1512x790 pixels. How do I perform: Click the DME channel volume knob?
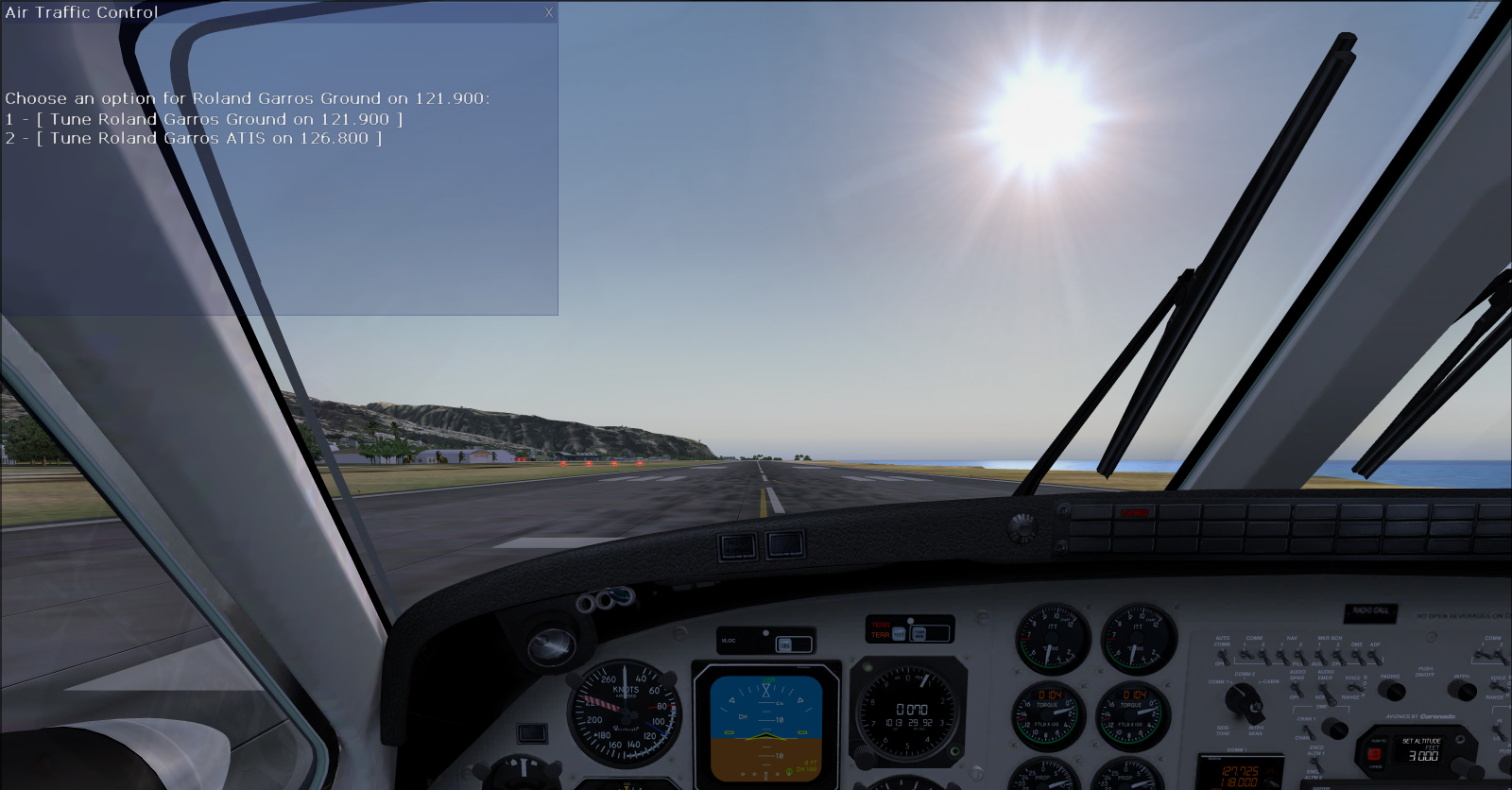tap(1335, 728)
